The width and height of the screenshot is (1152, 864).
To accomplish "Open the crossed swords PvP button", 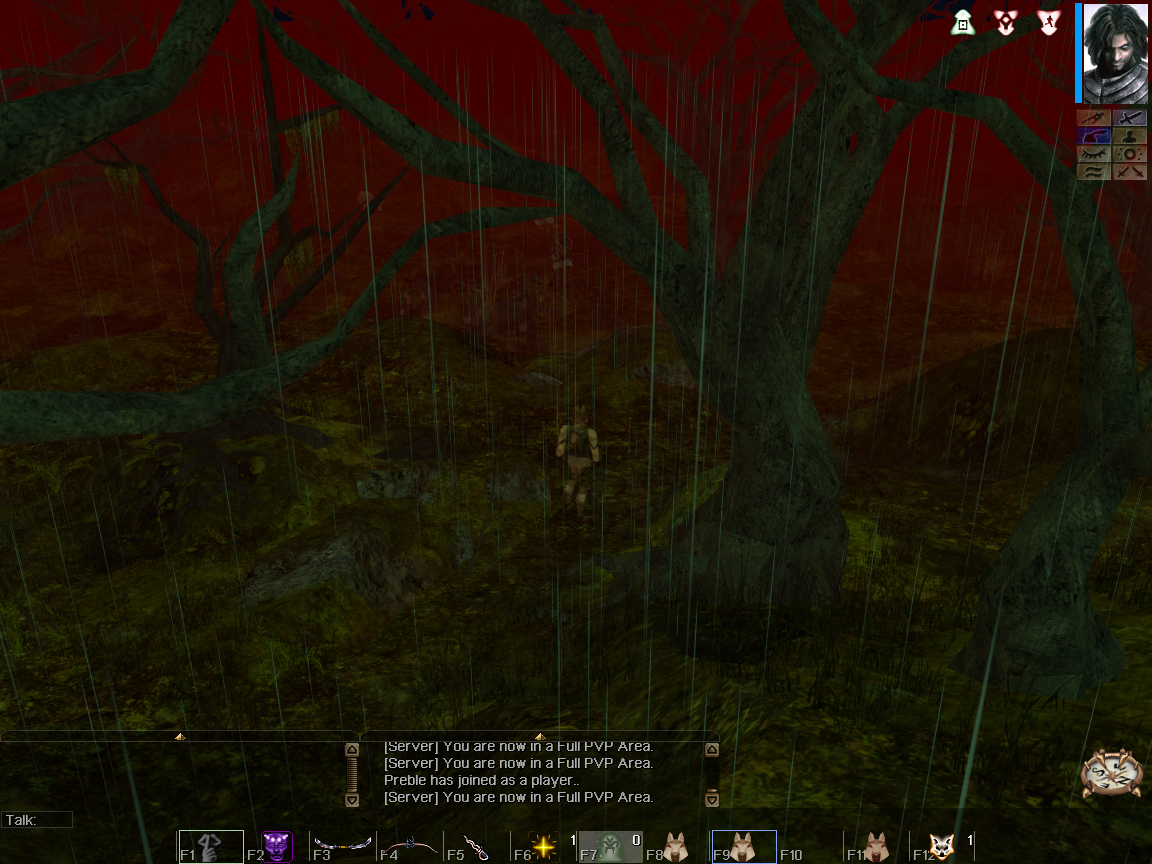I will tap(1129, 172).
